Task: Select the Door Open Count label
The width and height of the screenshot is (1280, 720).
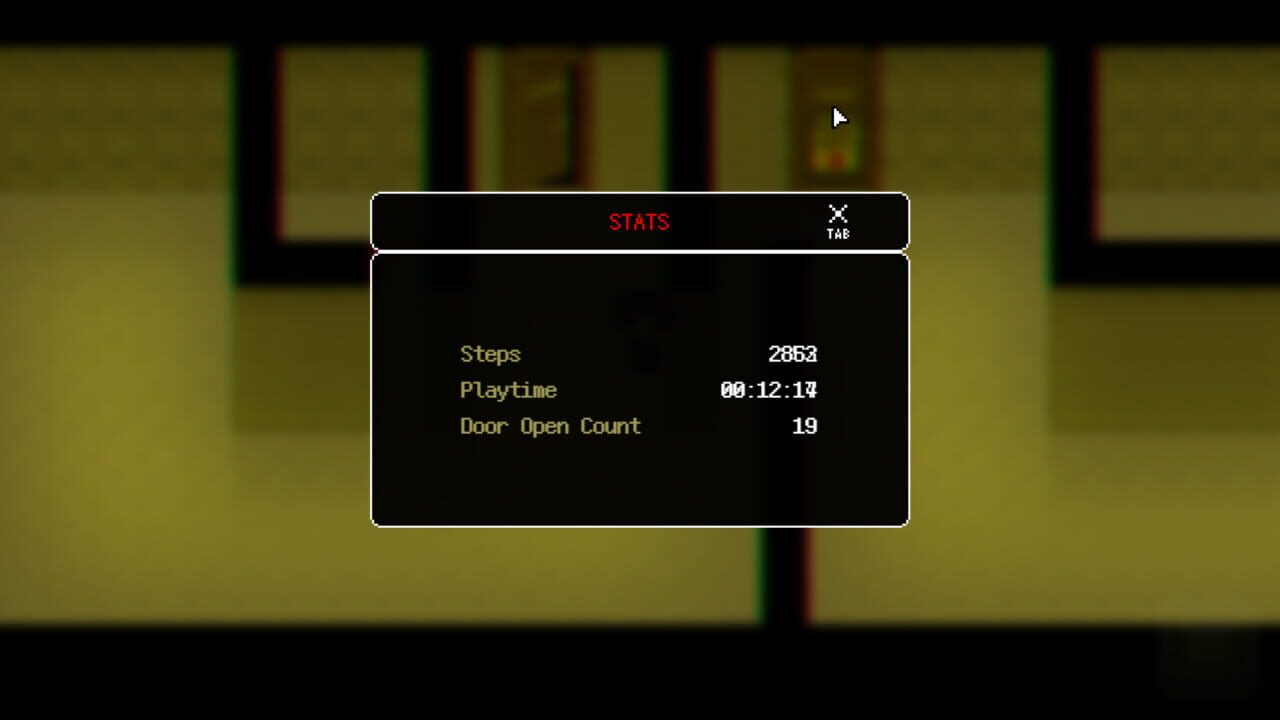Action: pyautogui.click(x=550, y=426)
